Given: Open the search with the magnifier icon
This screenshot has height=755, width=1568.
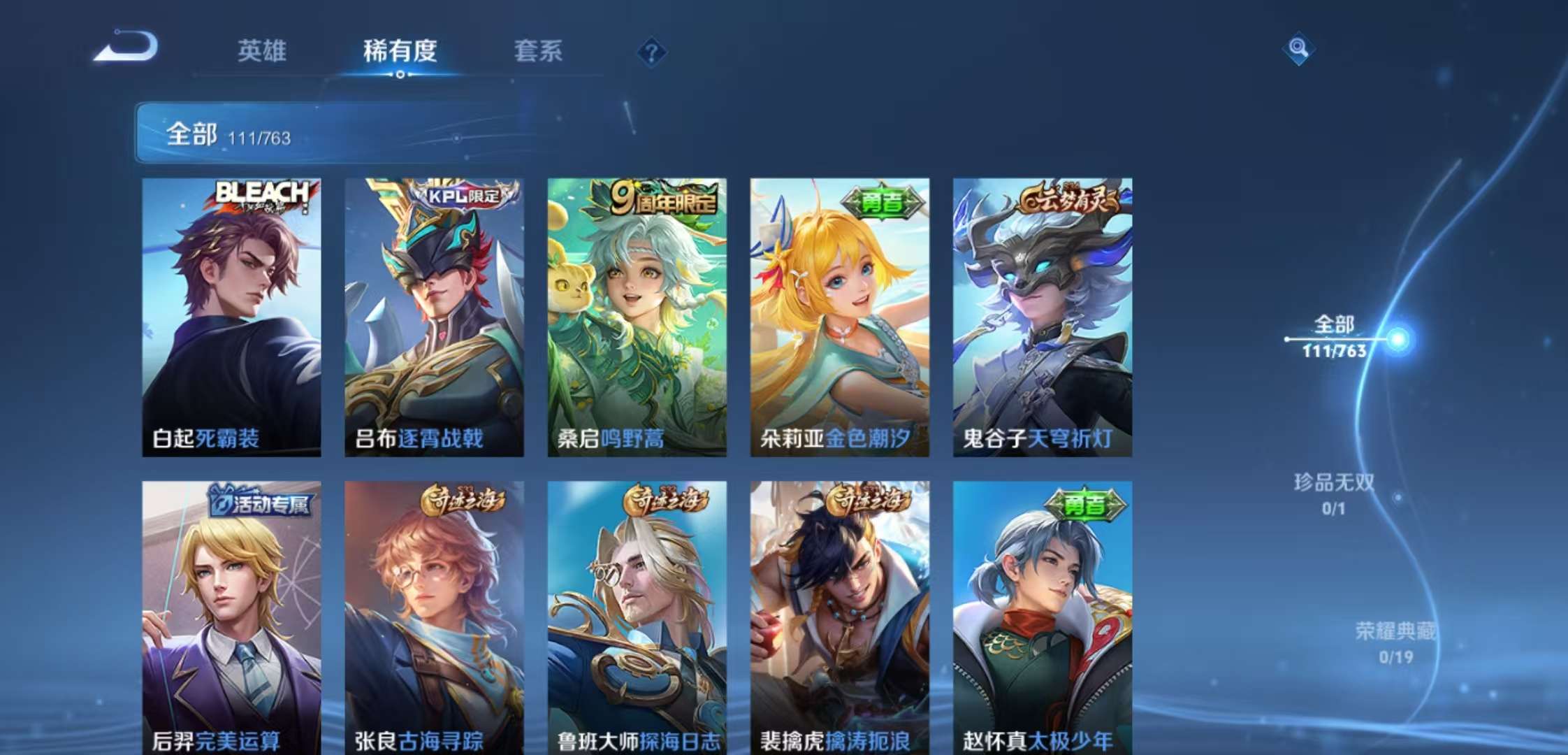Looking at the screenshot, I should click(1298, 49).
